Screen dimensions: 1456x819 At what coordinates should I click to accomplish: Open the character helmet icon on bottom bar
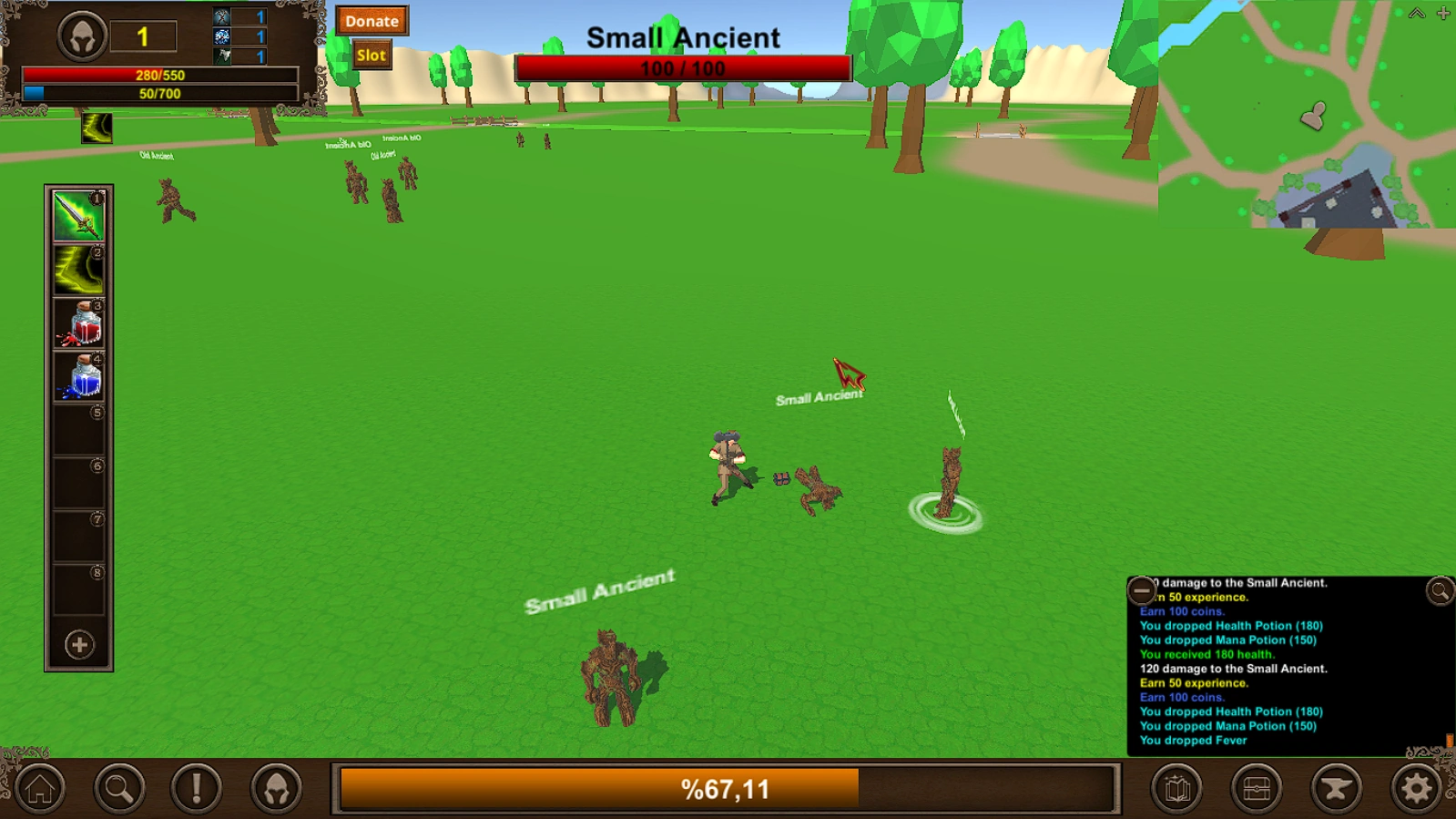[275, 789]
